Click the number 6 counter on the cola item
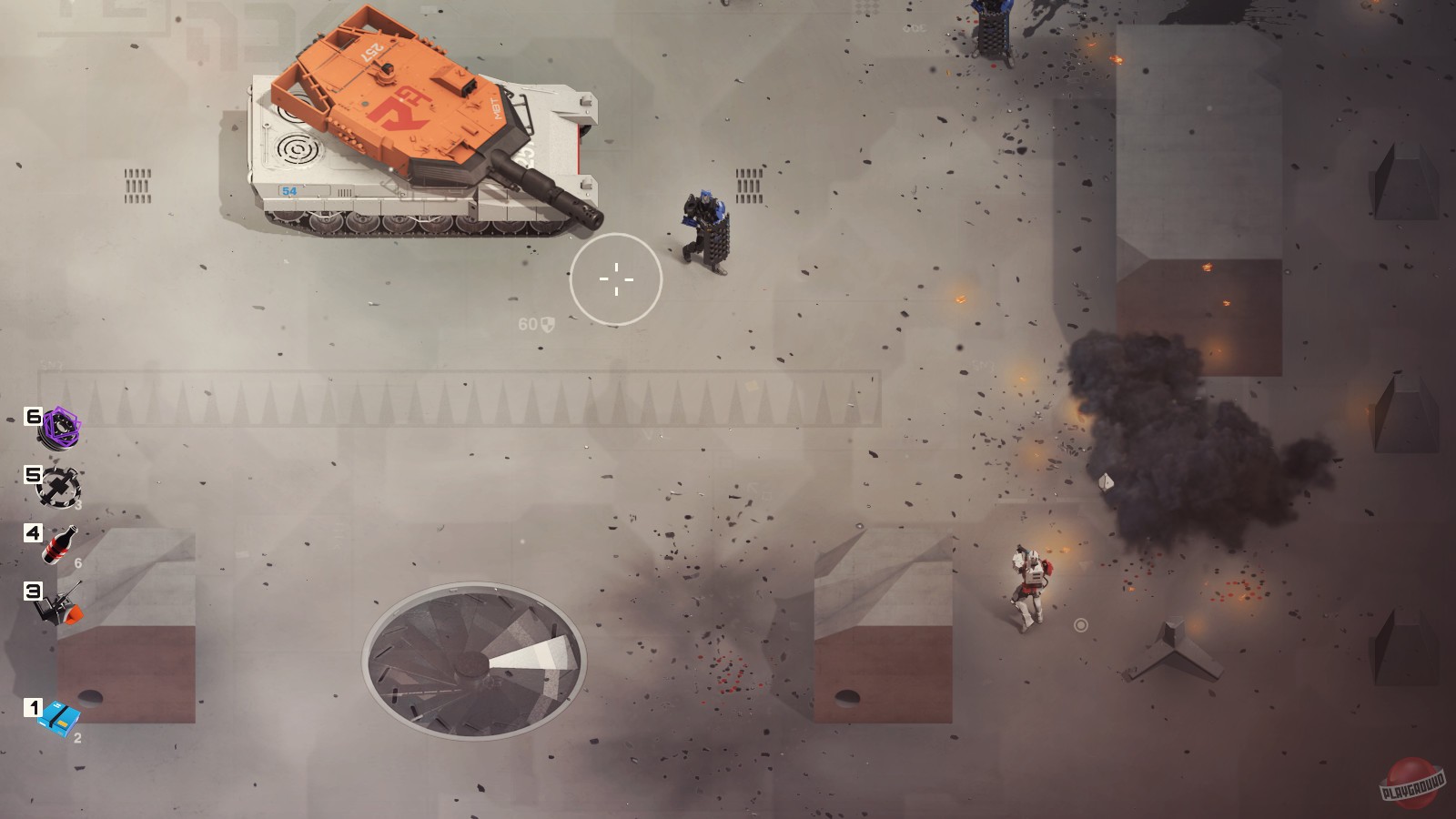The height and width of the screenshot is (819, 1456). tap(76, 562)
